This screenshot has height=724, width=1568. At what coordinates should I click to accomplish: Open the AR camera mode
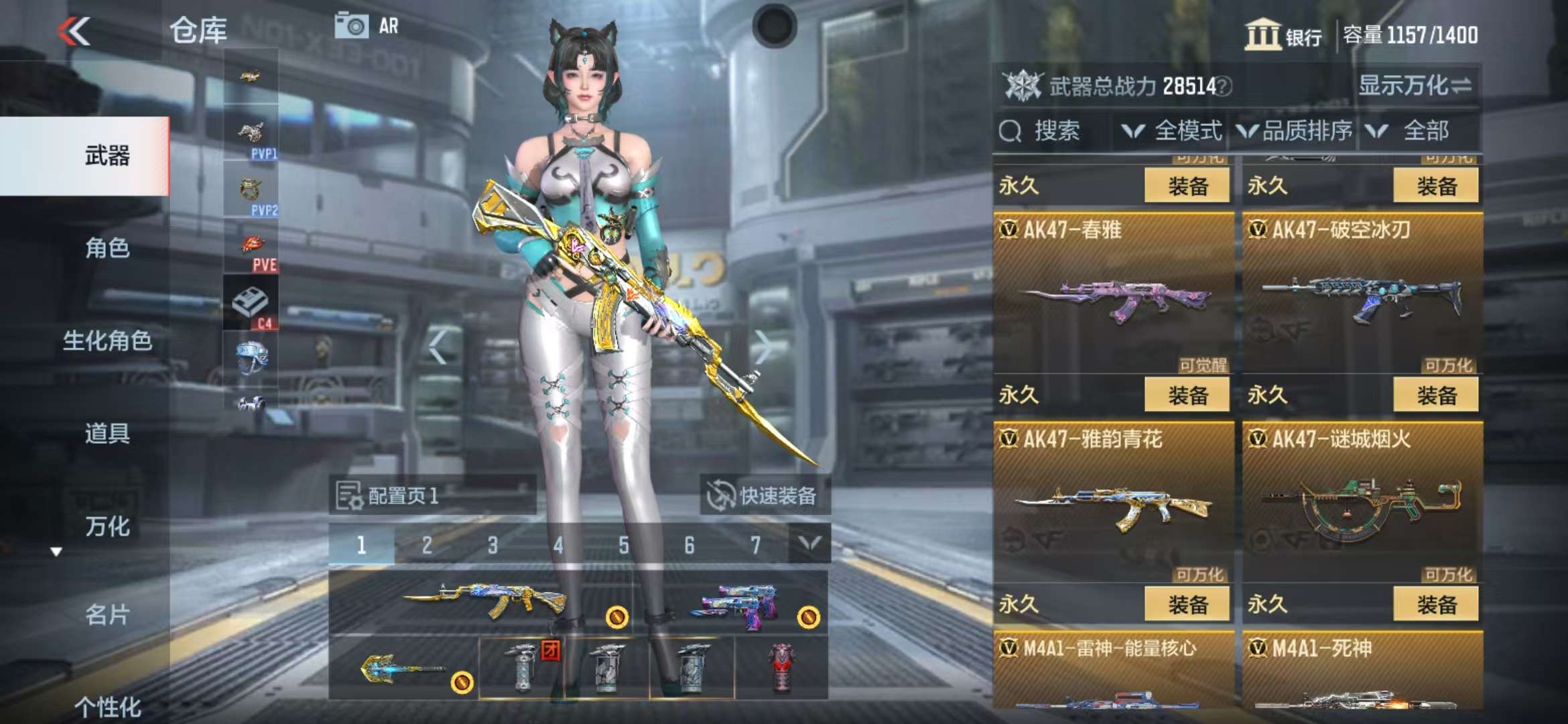pos(367,26)
